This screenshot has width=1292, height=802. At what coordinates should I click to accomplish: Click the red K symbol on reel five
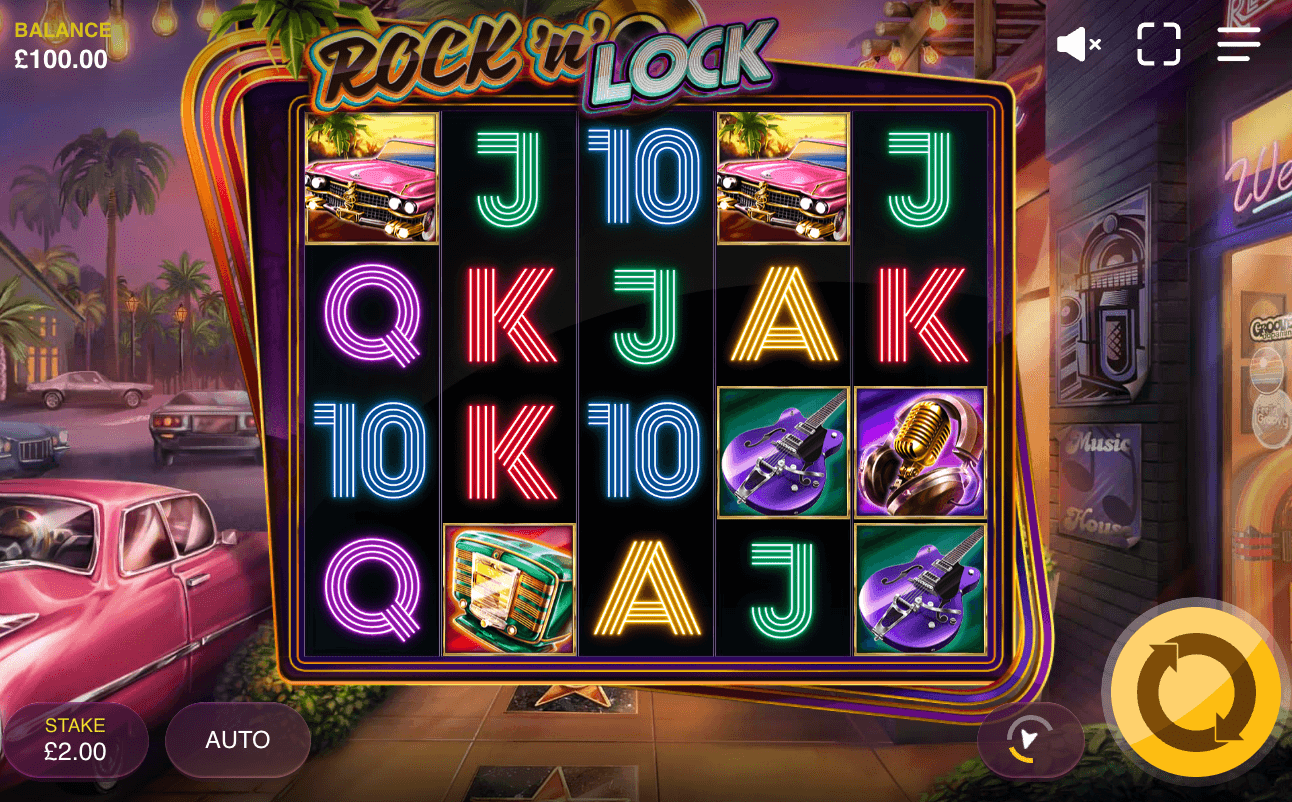[919, 316]
